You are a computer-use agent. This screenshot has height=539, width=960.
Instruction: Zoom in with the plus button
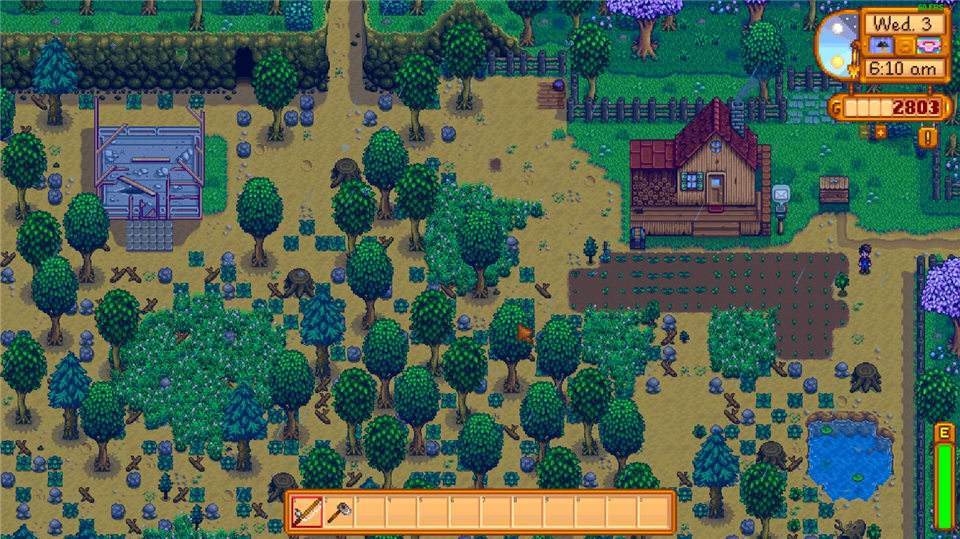coord(882,131)
